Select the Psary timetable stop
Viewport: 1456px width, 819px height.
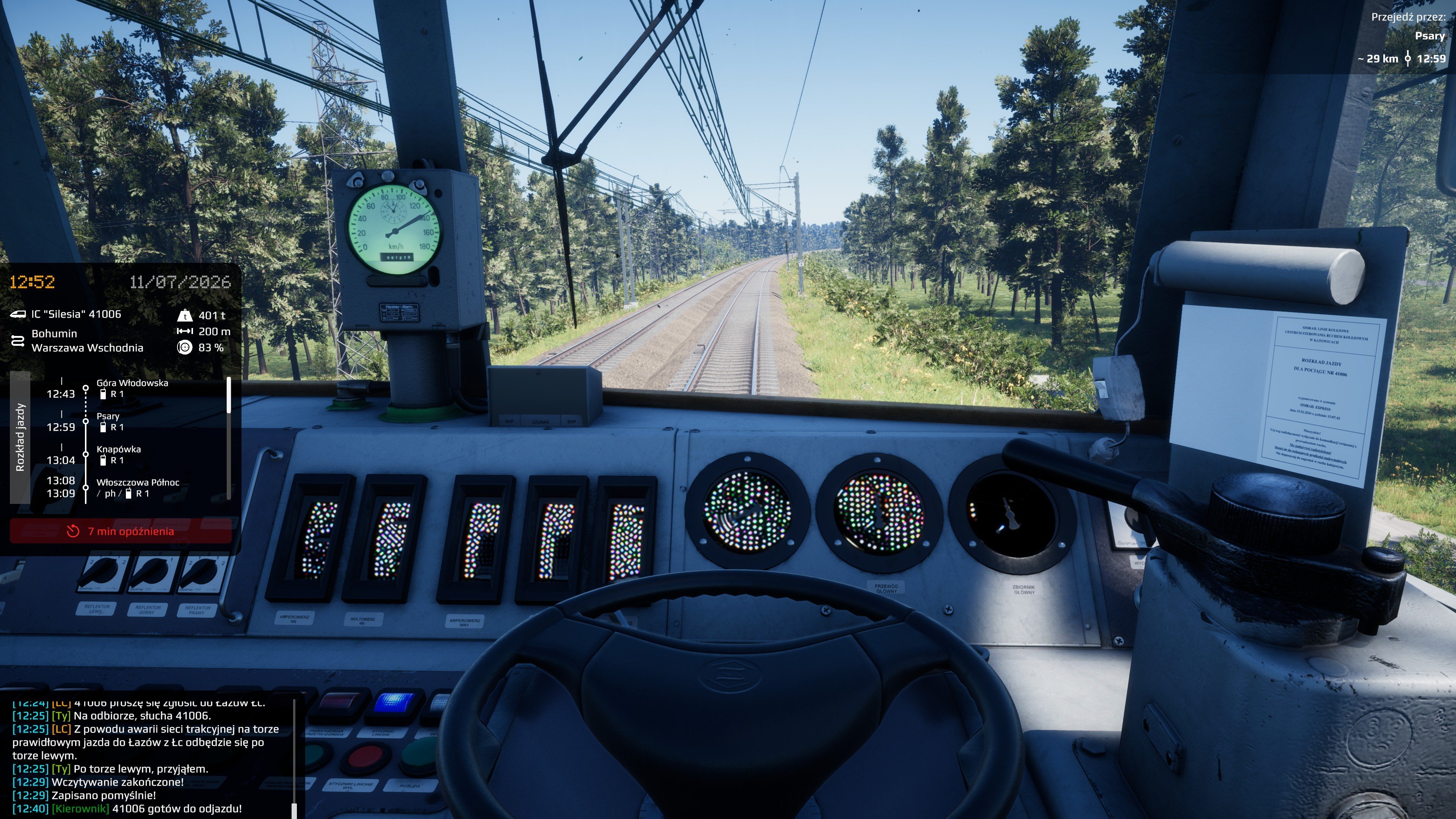pos(108,421)
